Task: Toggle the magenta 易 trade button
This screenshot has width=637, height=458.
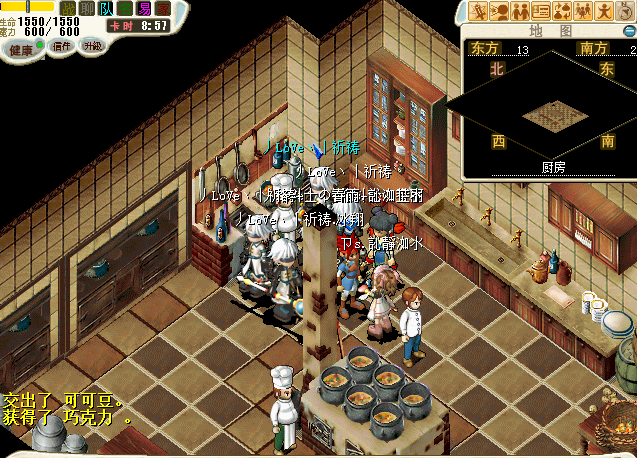Action: [144, 9]
